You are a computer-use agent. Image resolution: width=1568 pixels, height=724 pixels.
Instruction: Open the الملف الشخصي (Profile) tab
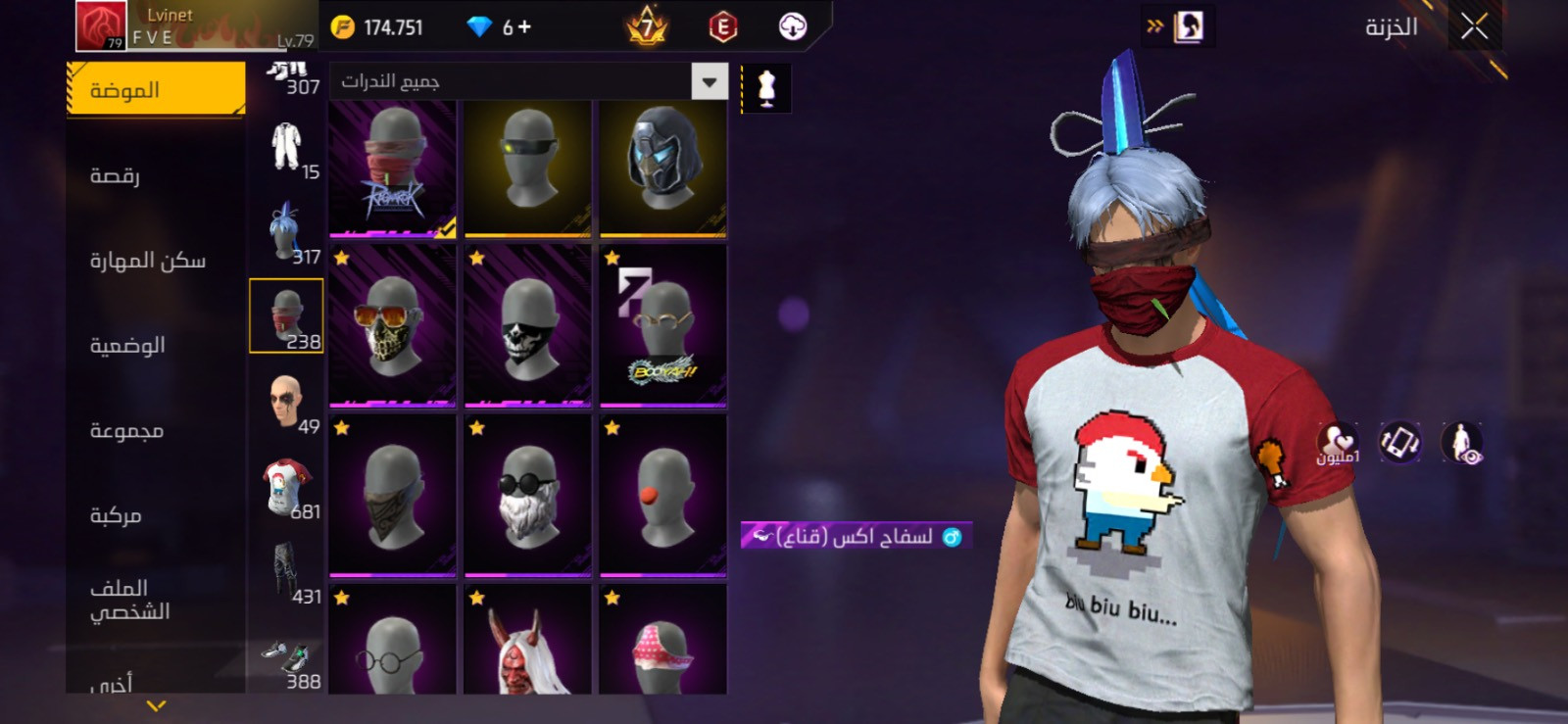point(129,600)
